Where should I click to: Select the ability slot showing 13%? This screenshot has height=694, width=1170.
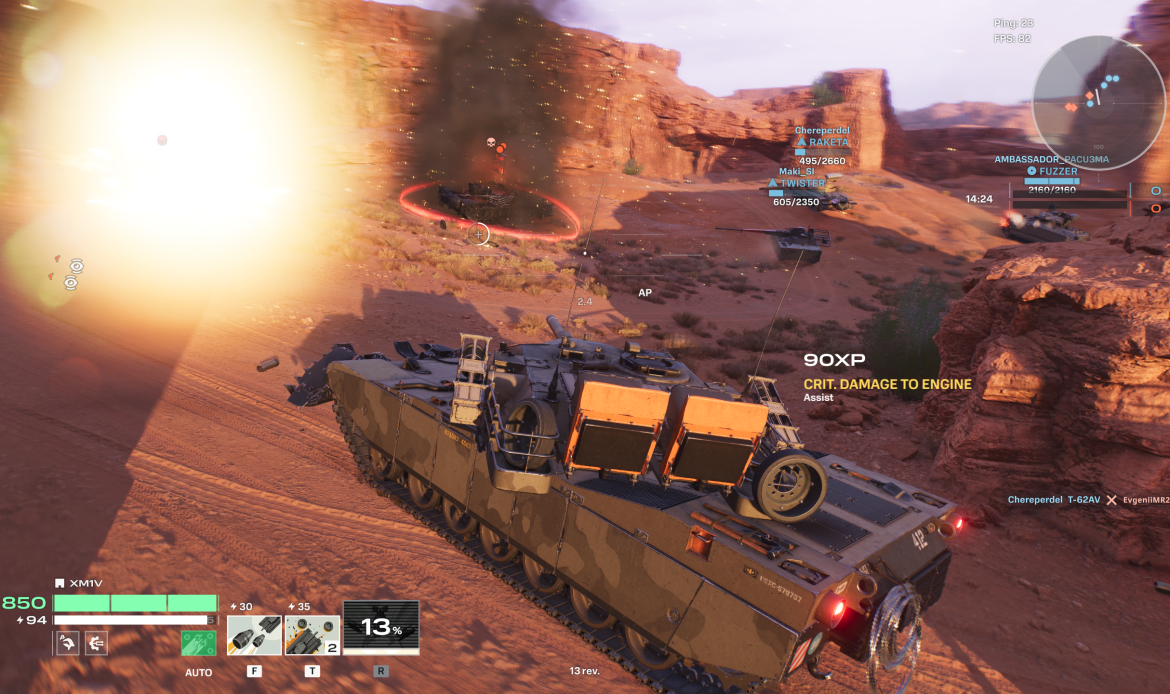tap(380, 628)
